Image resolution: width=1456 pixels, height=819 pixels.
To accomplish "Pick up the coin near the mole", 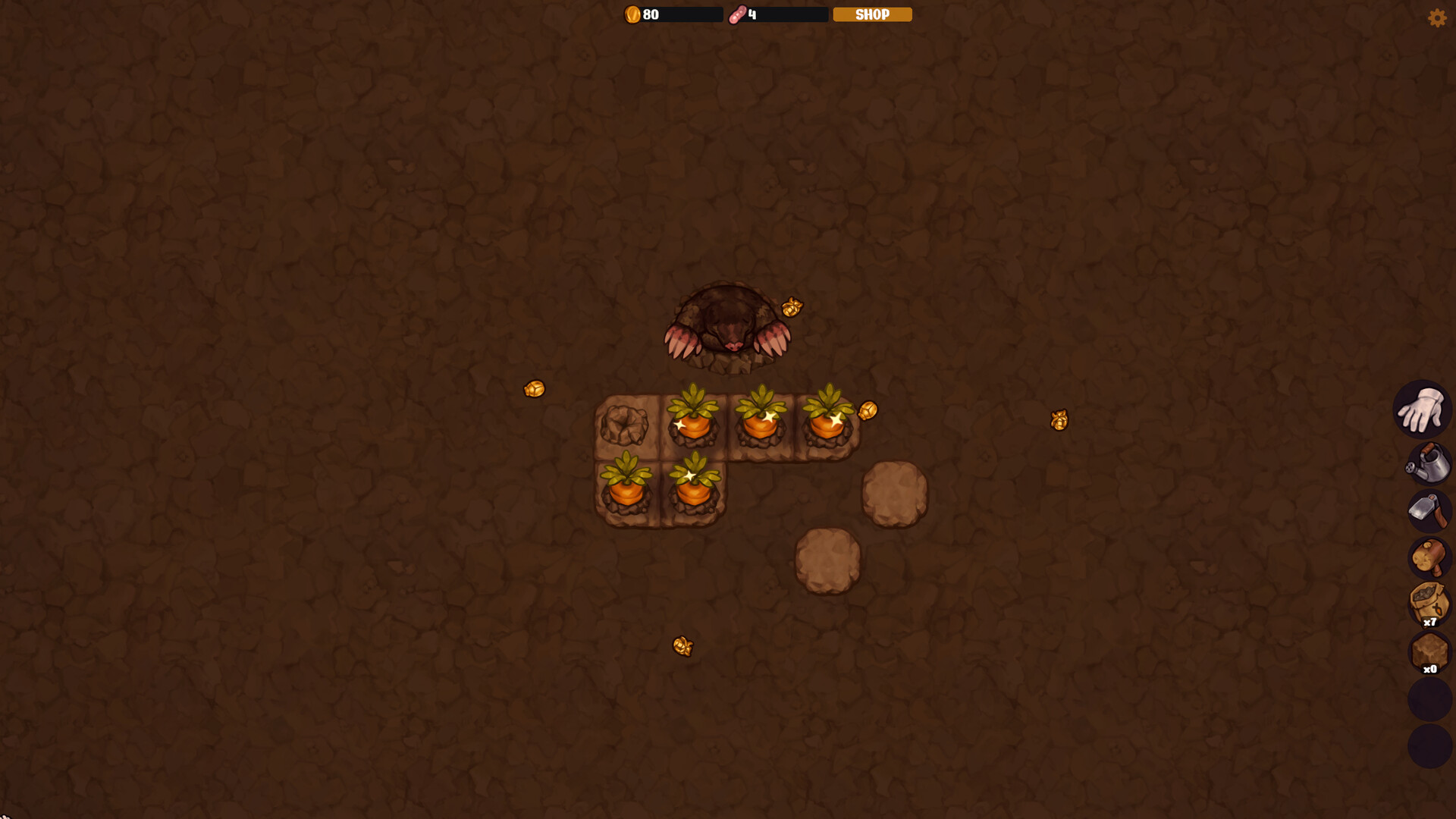I will pos(791,306).
